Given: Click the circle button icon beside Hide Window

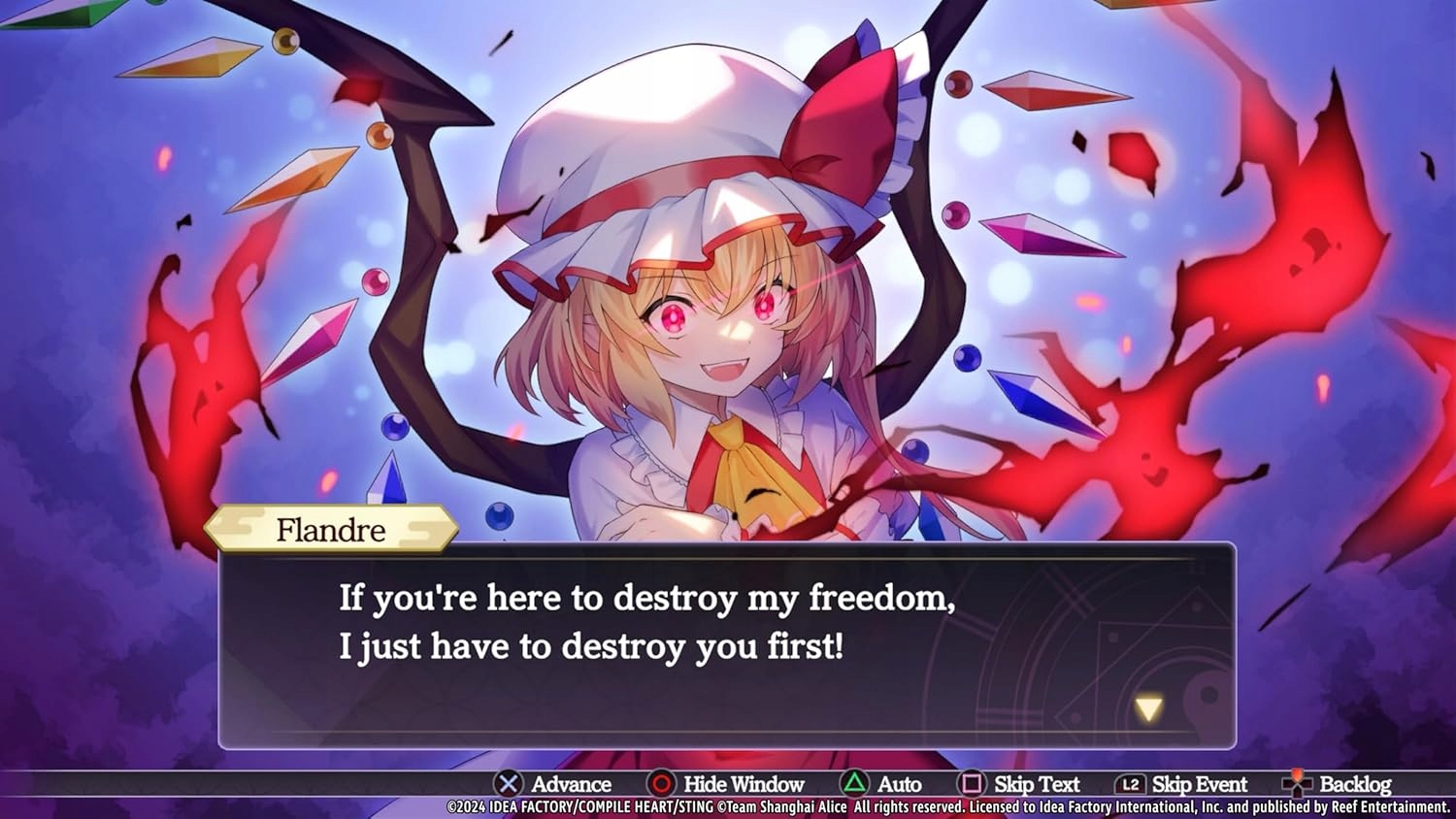Looking at the screenshot, I should (x=661, y=784).
